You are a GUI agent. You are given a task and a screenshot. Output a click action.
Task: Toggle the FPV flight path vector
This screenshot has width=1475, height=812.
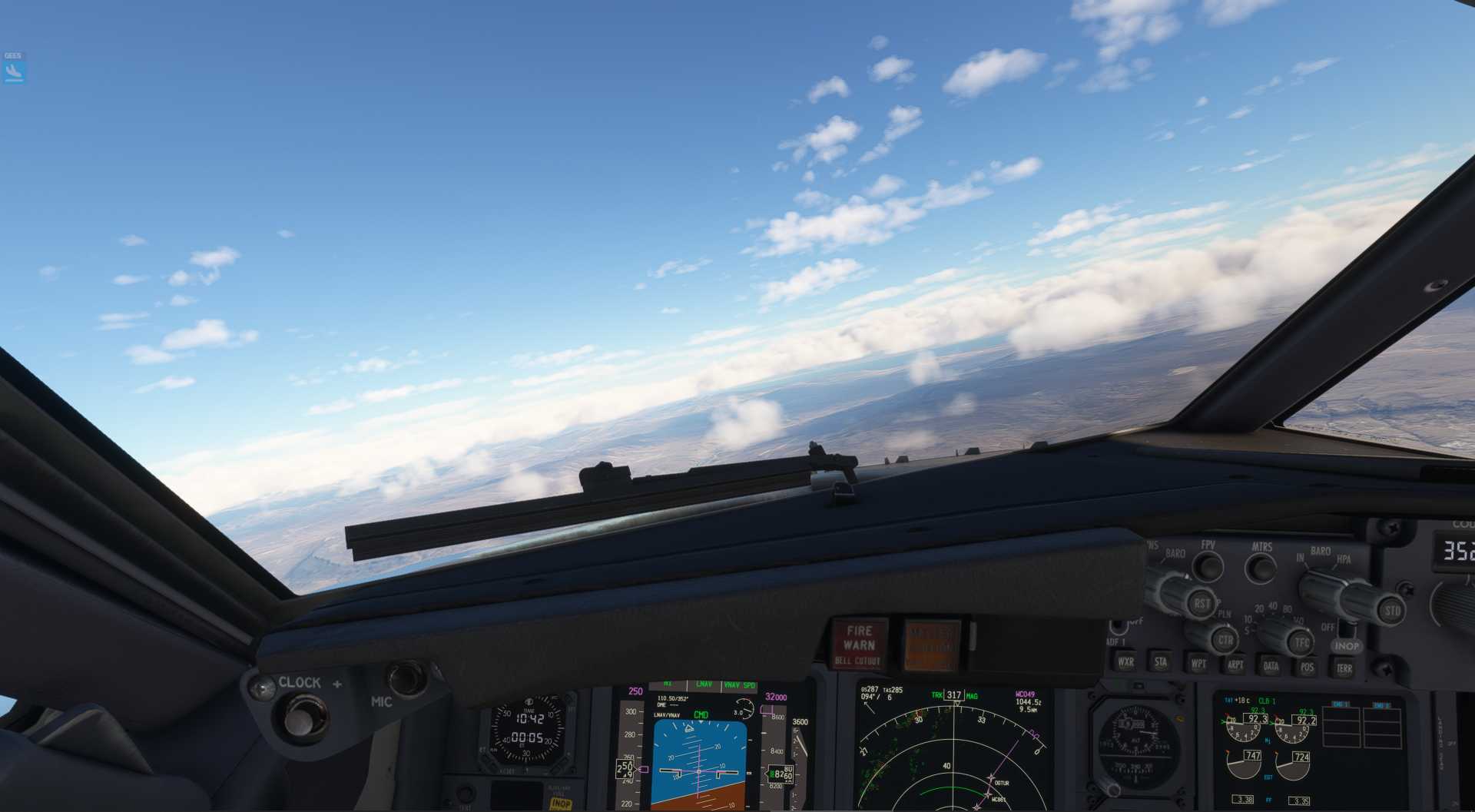(x=1208, y=566)
